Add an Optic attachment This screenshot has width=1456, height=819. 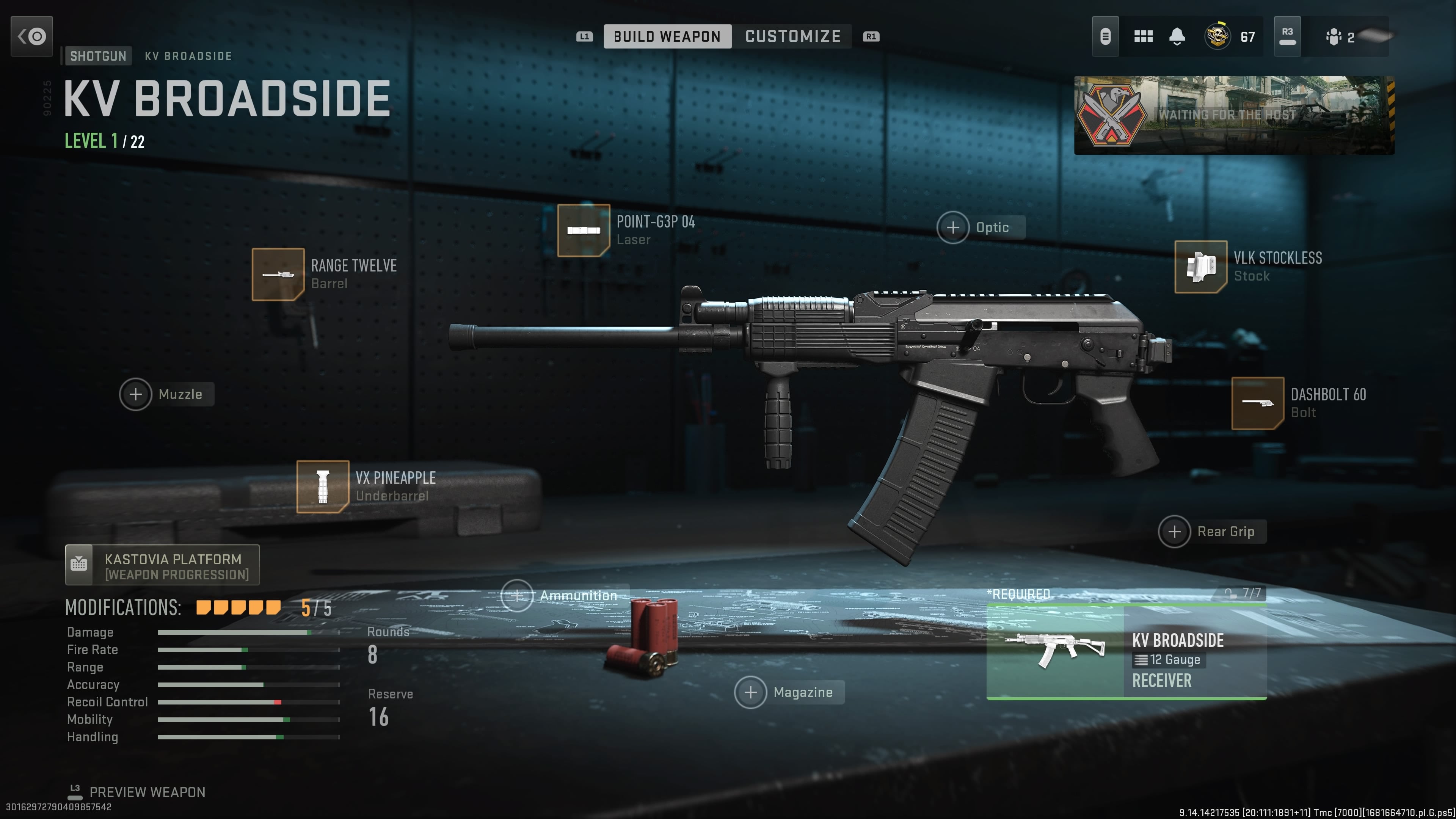[x=954, y=227]
